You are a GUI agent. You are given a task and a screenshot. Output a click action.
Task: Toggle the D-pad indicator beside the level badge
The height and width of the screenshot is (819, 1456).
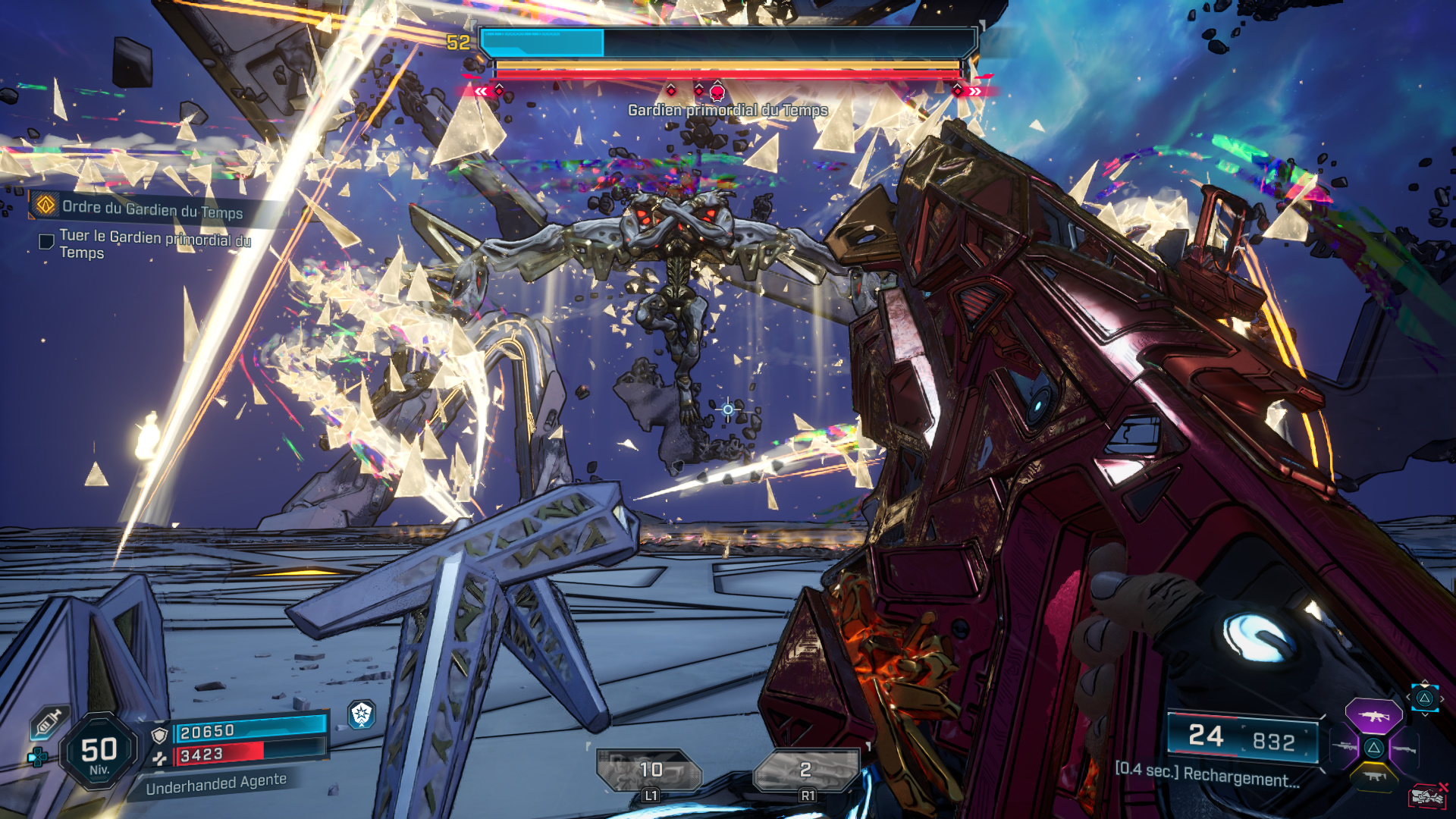(38, 757)
